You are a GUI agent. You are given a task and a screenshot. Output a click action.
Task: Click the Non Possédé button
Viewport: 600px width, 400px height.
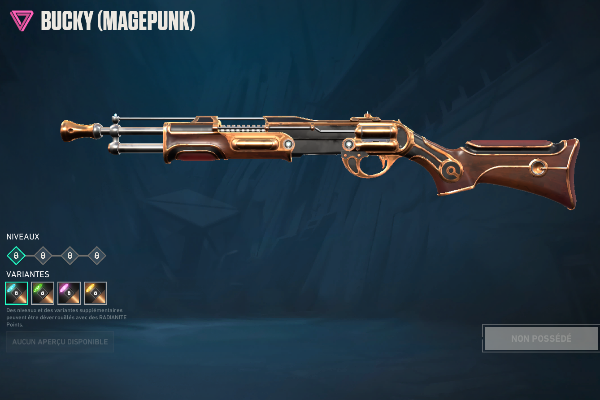tap(541, 338)
